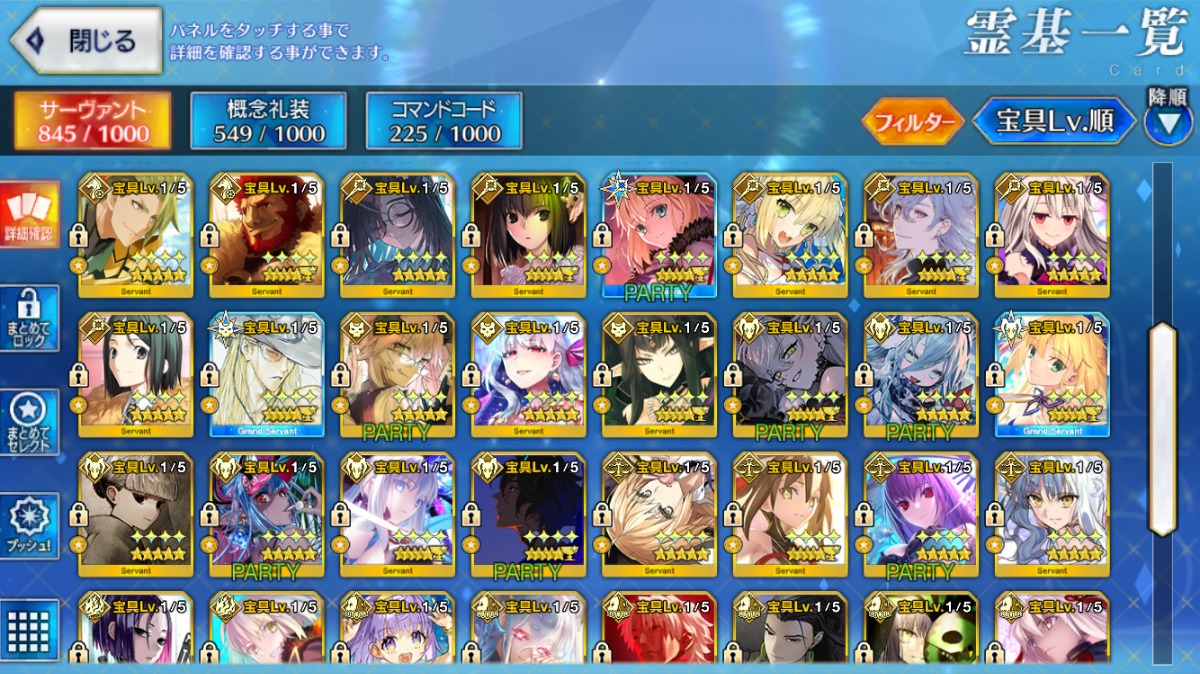Activate the 詳細確認 detail check button
This screenshot has width=1200, height=674.
29,214
